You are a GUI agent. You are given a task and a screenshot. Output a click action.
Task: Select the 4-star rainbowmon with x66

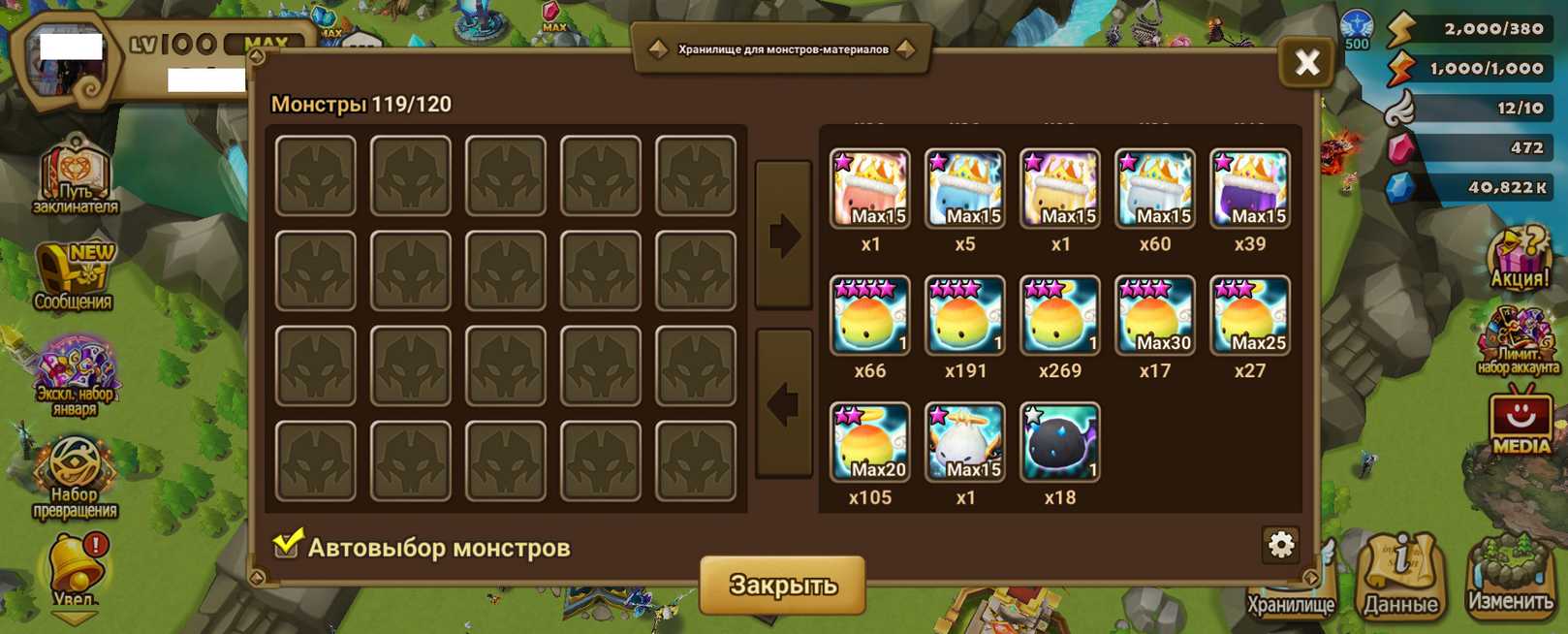click(x=869, y=315)
